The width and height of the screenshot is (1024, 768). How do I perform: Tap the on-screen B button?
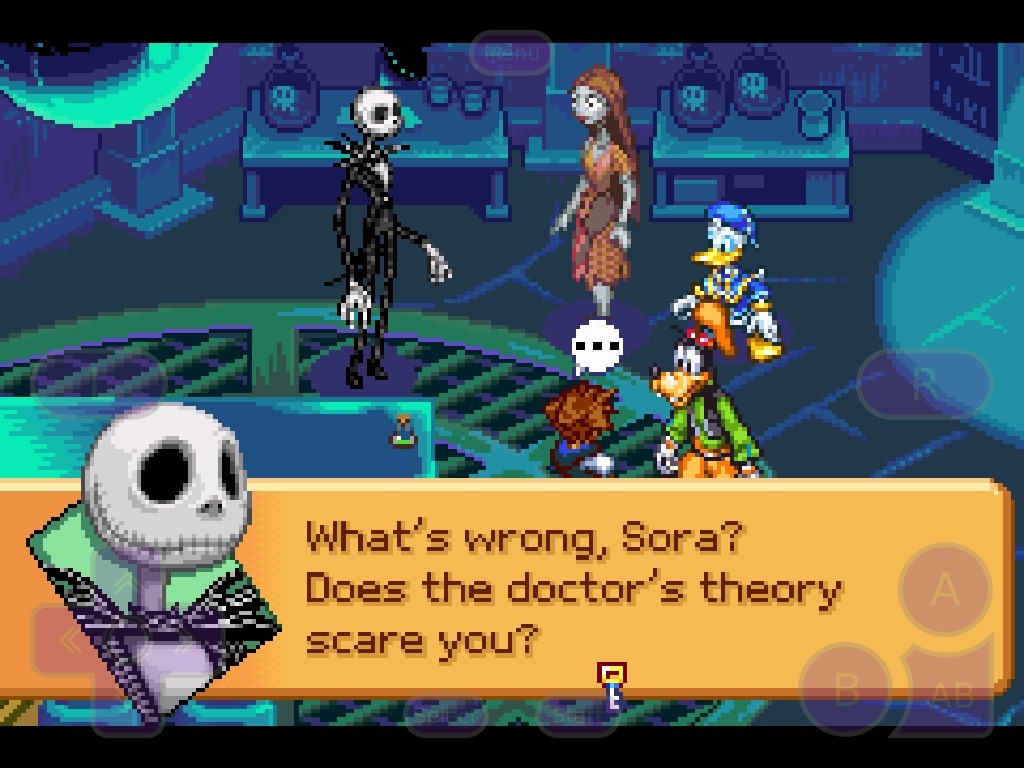(846, 689)
